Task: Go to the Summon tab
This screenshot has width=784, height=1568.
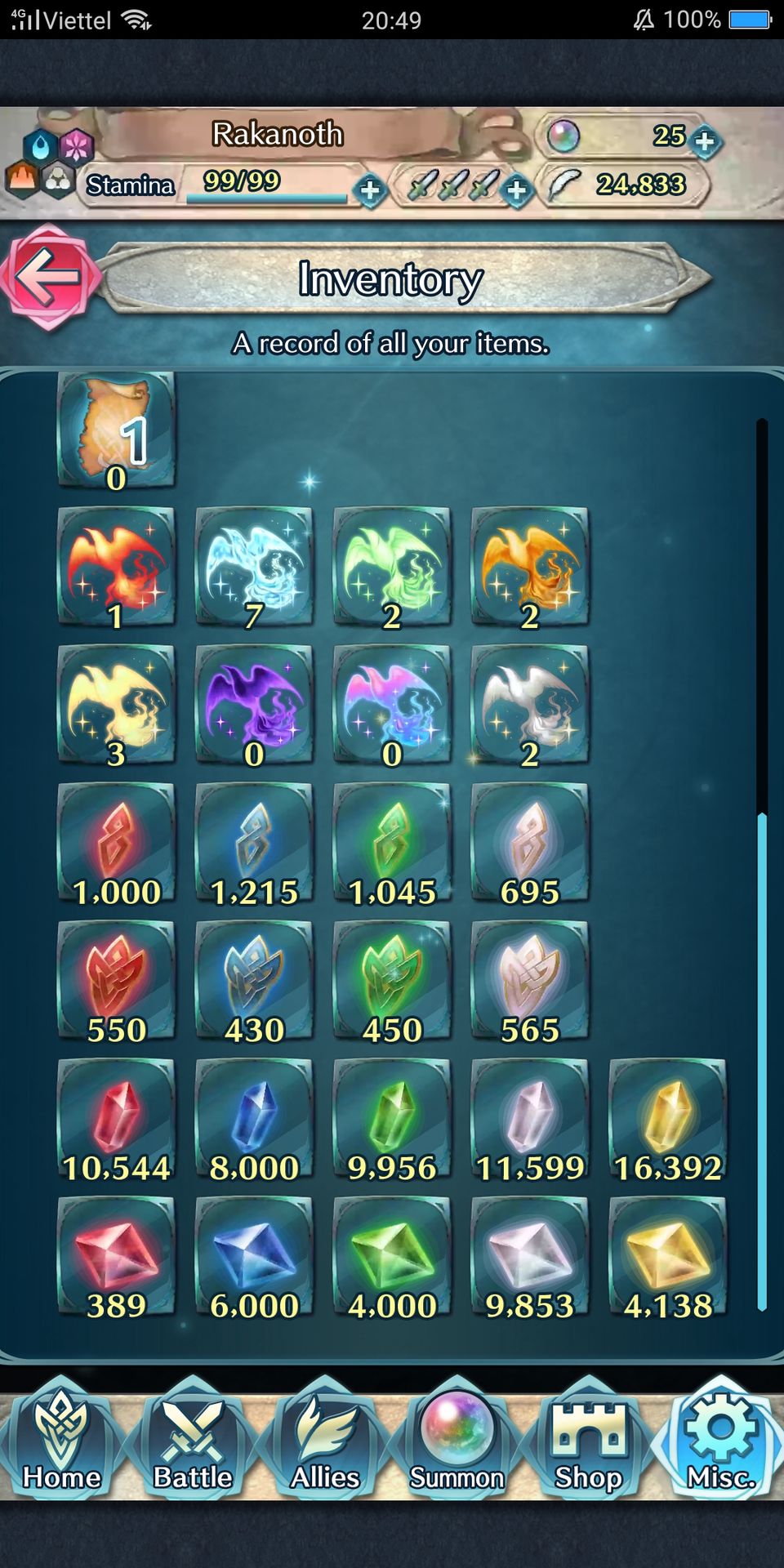Action: [x=457, y=1440]
